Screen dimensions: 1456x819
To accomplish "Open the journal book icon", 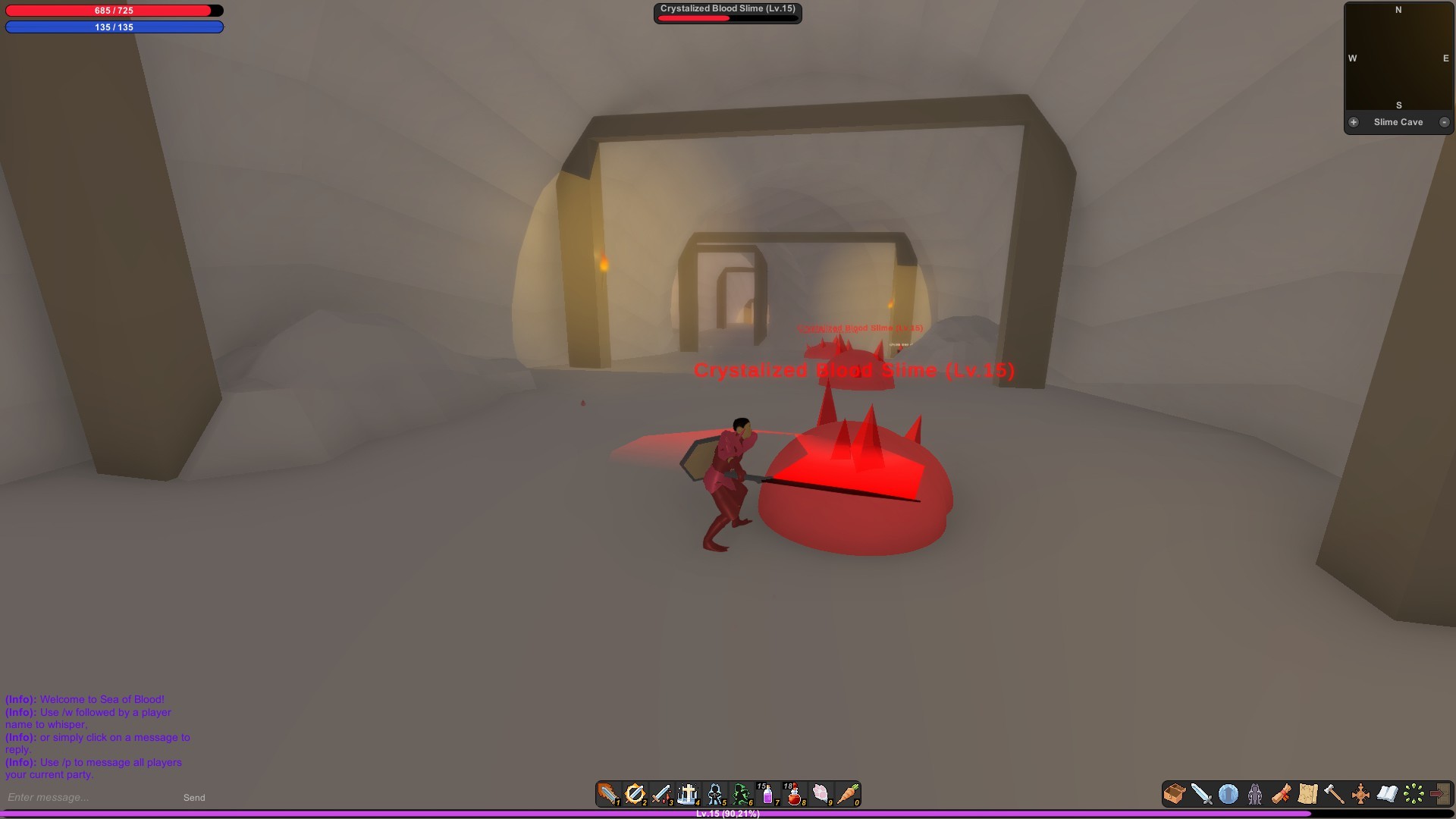I will pyautogui.click(x=1386, y=794).
